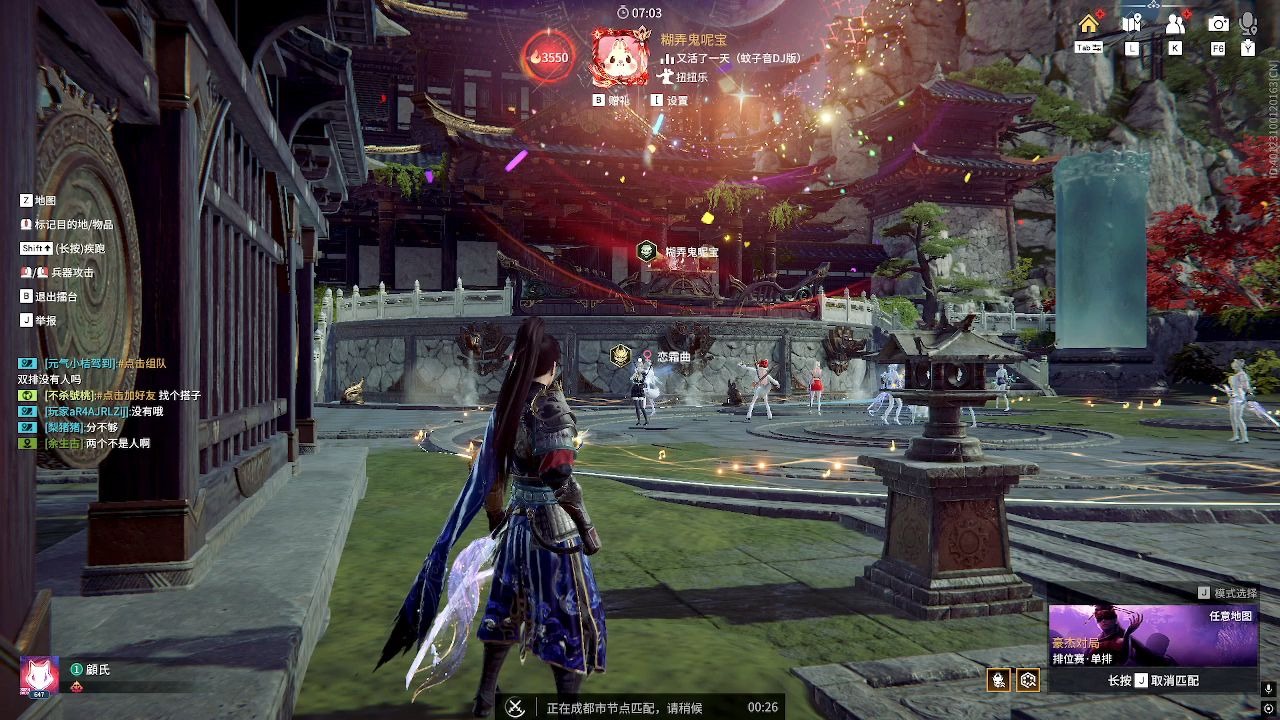Open the map icon with location pin
Image resolution: width=1280 pixels, height=720 pixels.
[1131, 24]
